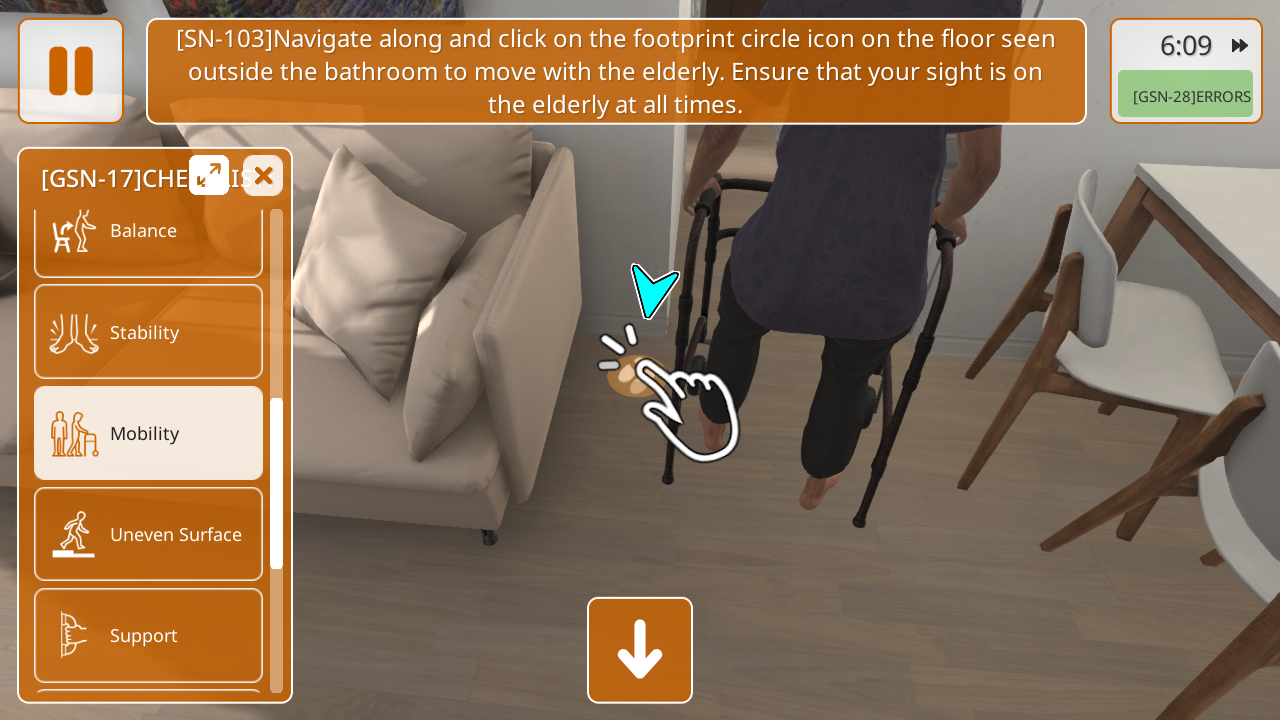Click the checklist scrollbar handle

coord(276,482)
